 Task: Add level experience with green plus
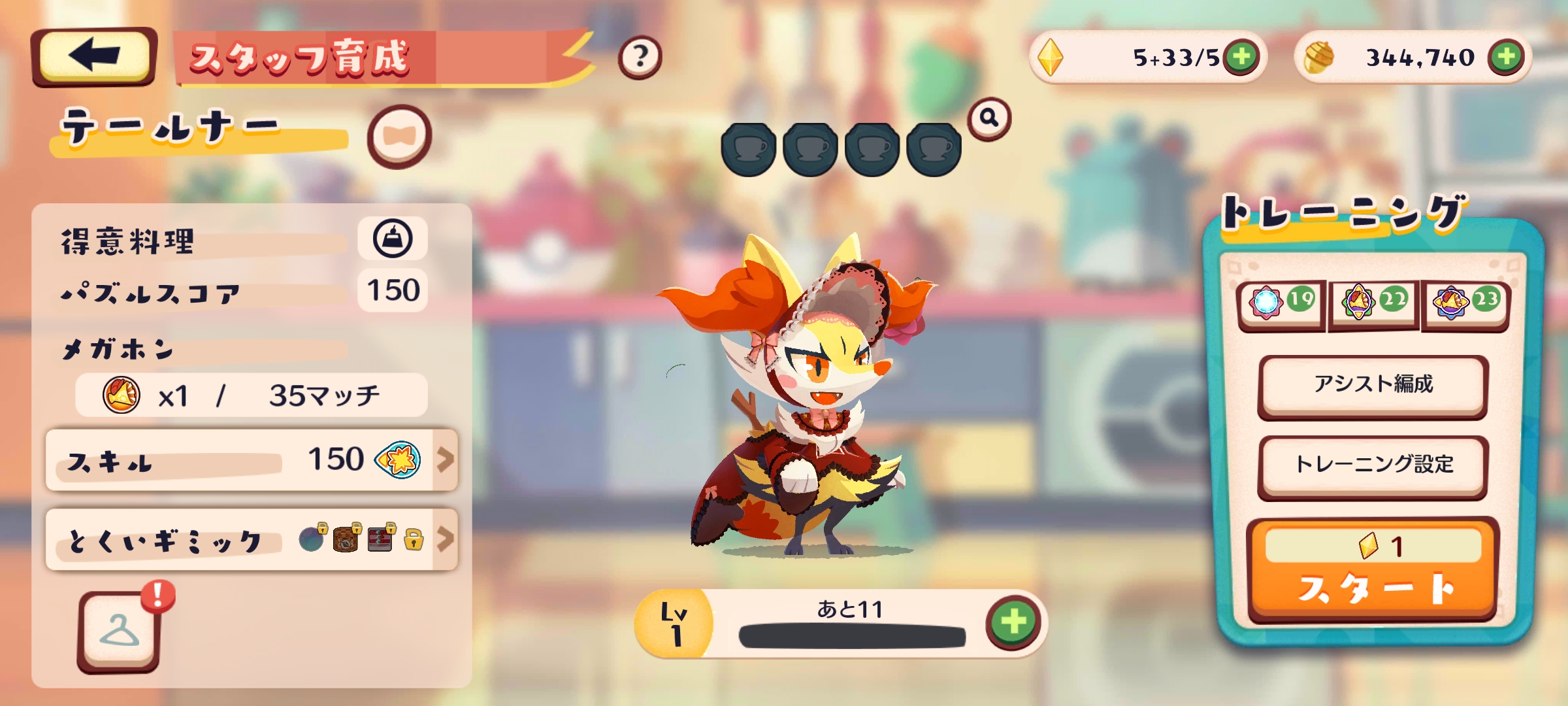pyautogui.click(x=1013, y=621)
